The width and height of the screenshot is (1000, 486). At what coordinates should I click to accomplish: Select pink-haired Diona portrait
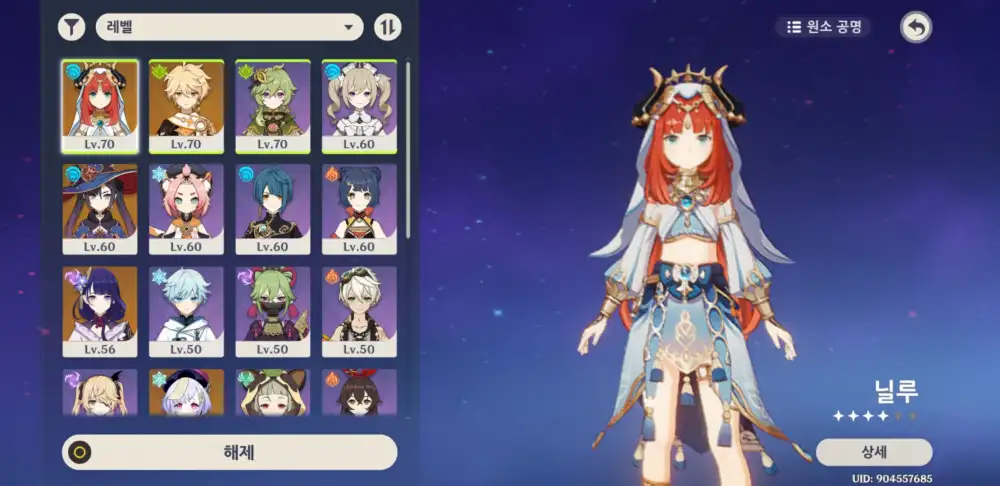[x=186, y=208]
